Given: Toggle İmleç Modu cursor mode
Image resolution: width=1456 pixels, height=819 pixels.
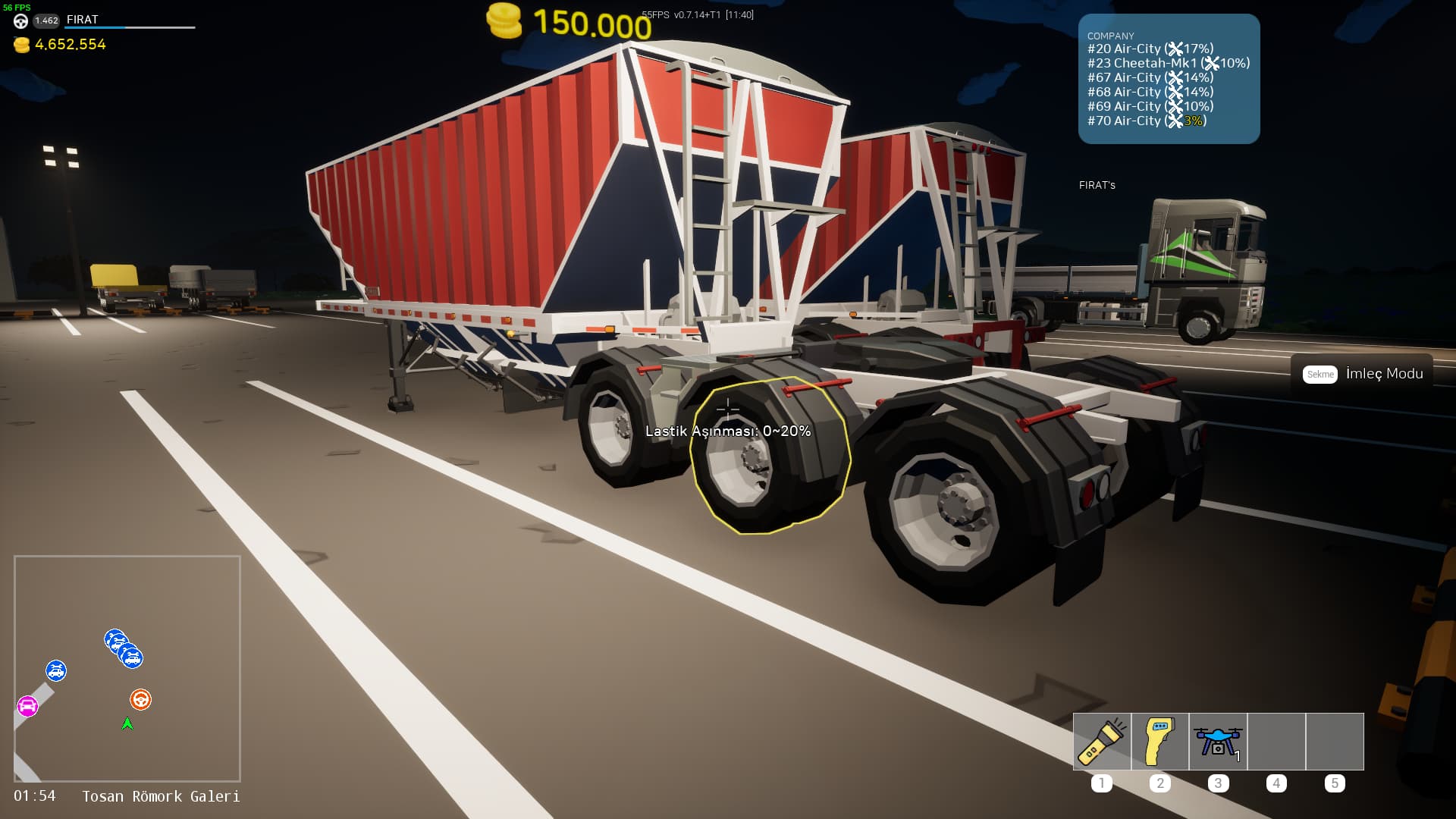Looking at the screenshot, I should pyautogui.click(x=1363, y=374).
